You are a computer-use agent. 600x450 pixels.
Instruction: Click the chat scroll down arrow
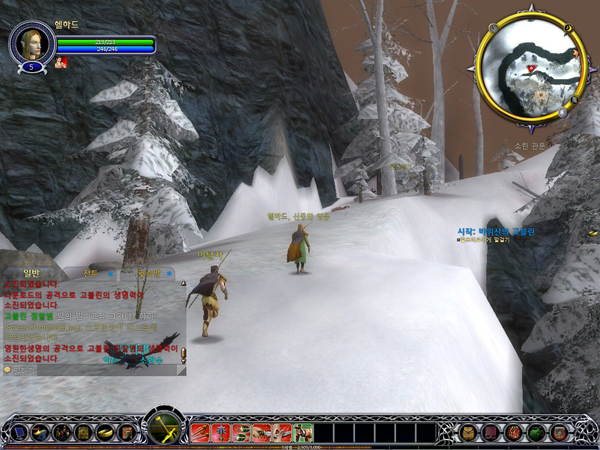(183, 357)
